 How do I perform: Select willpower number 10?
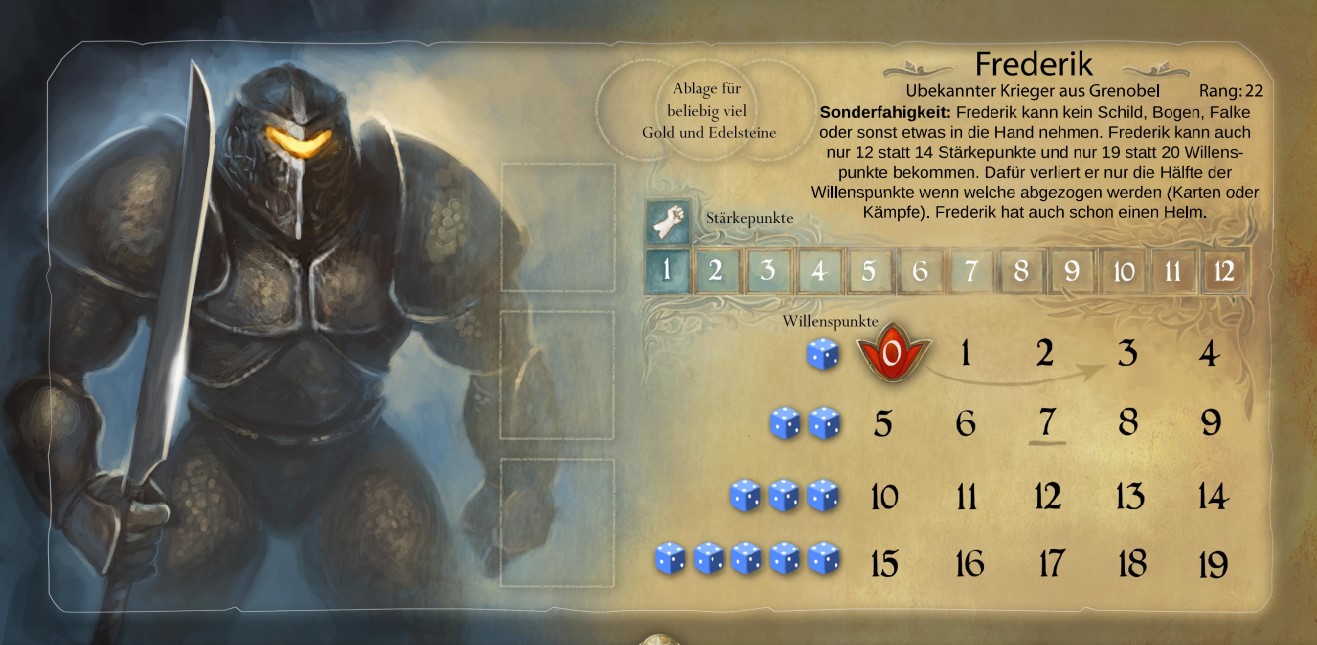tap(884, 496)
